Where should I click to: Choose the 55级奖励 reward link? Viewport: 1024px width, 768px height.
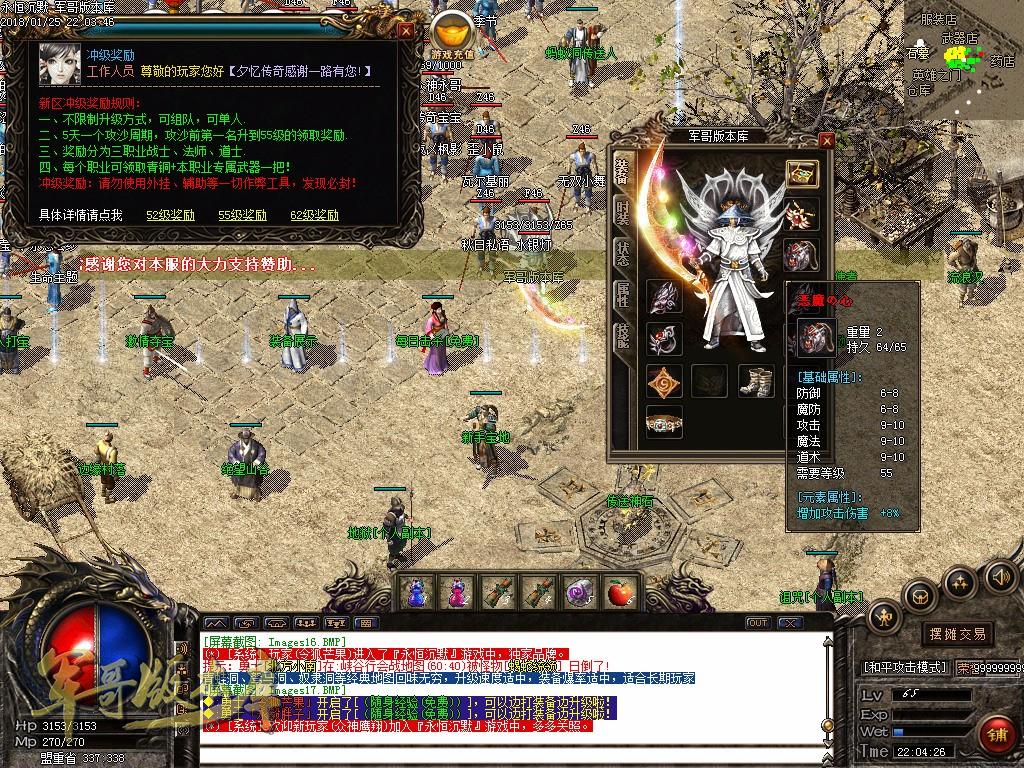pyautogui.click(x=242, y=215)
